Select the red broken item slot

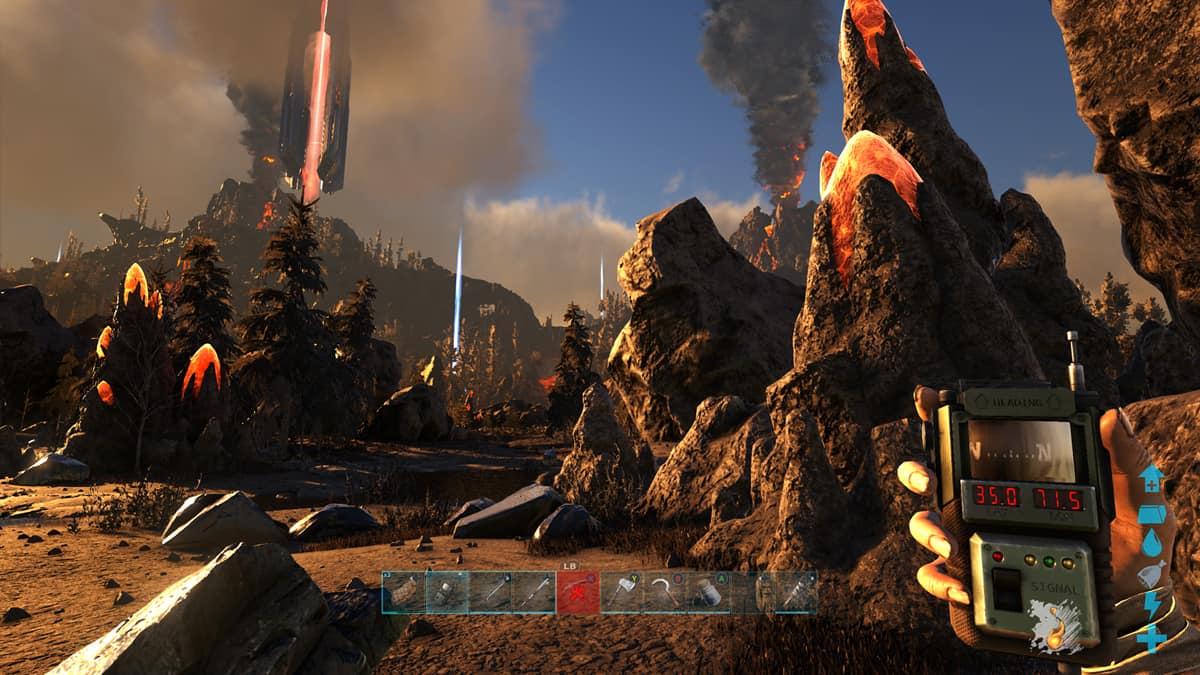click(578, 592)
